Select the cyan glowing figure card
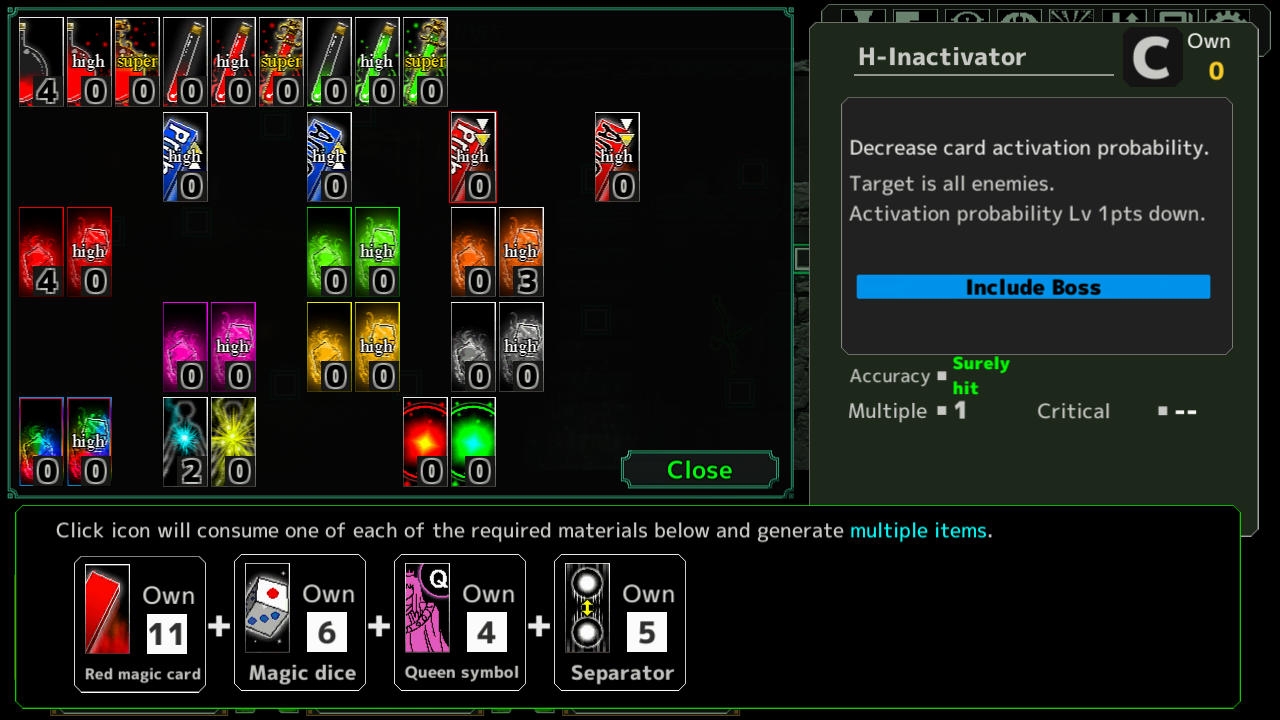Screen dimensions: 1280x720 tap(185, 442)
